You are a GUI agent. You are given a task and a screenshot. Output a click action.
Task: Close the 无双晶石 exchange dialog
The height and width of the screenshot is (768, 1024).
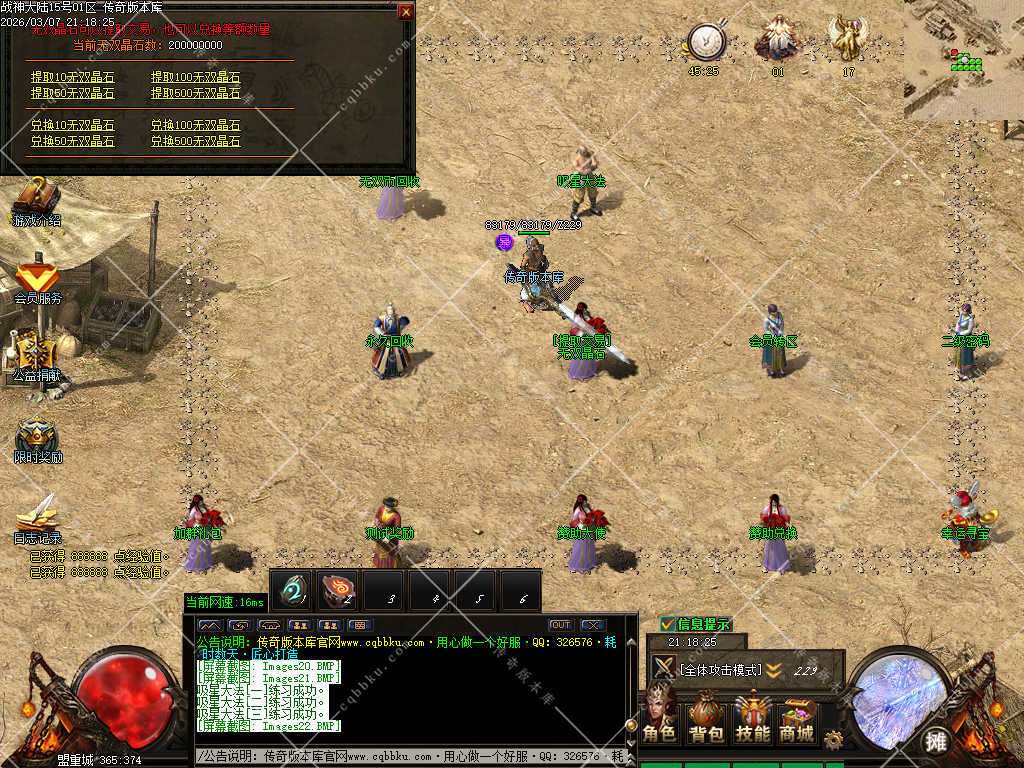click(x=405, y=12)
